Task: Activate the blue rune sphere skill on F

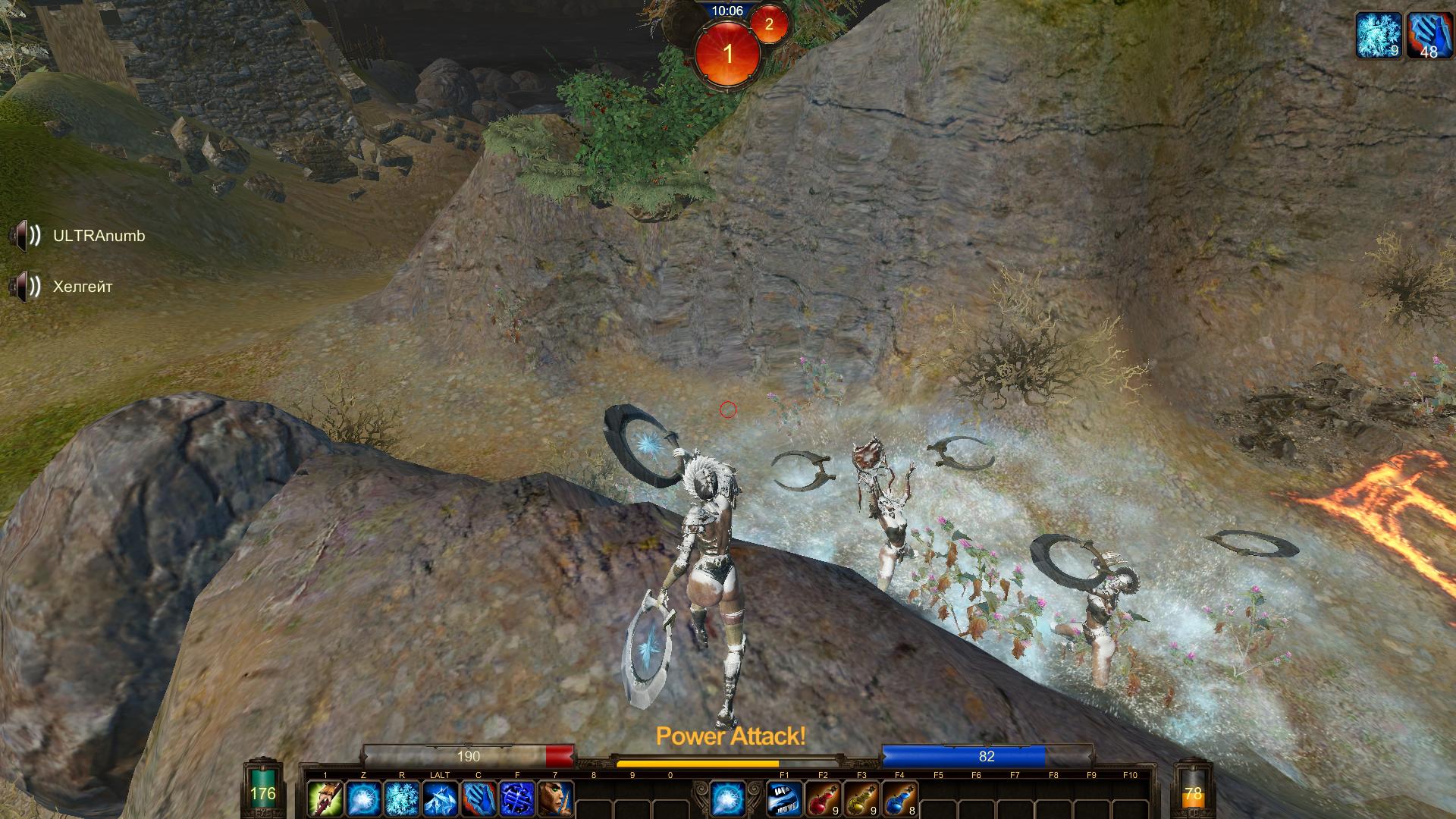Action: (517, 799)
